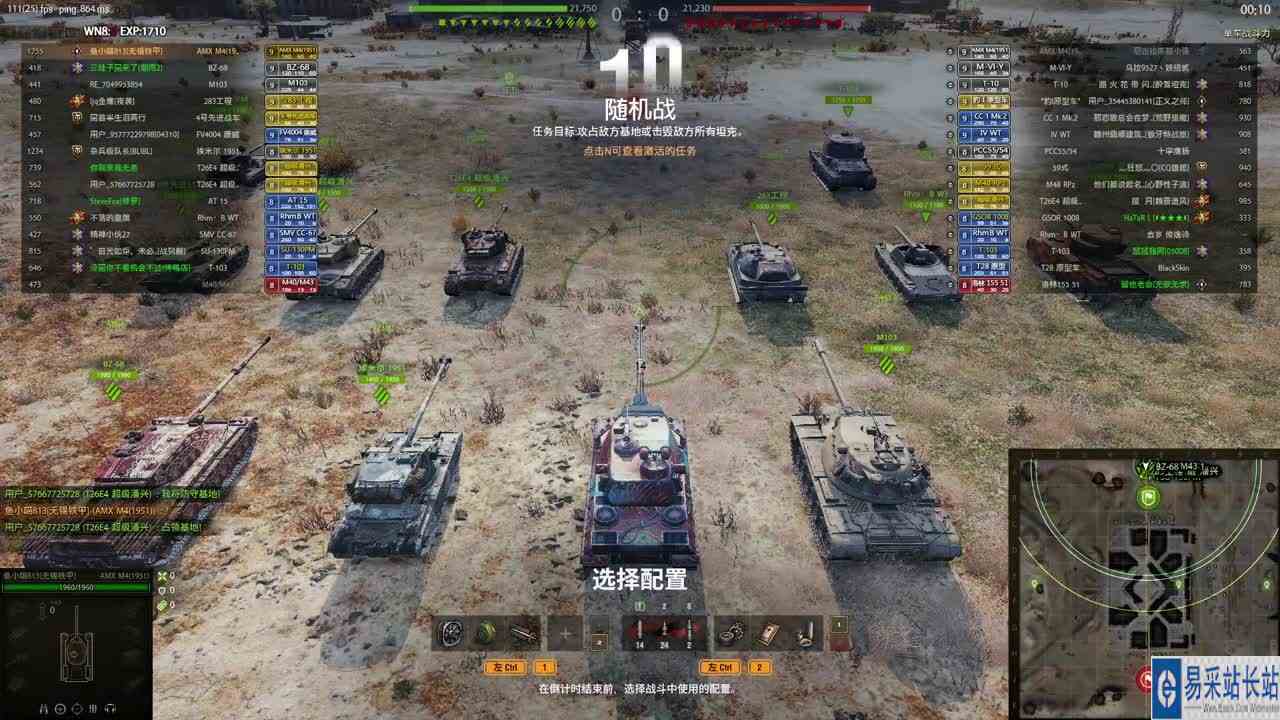Click the 左Ctrl 2 keybind button
Viewport: 1280px width, 720px height.
click(722, 666)
